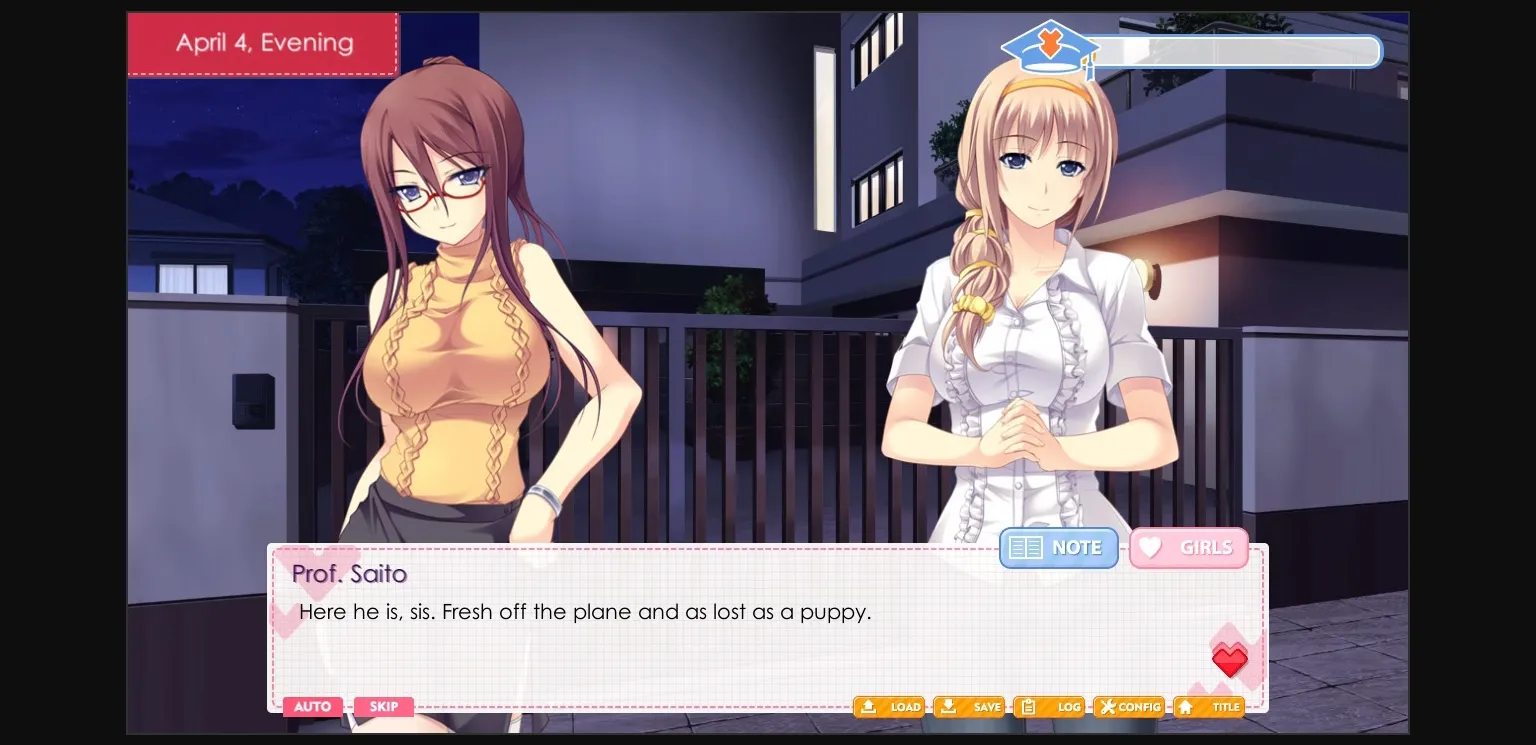Viewport: 1536px width, 745px height.
Task: Return to title screen via the home icon
Action: (1208, 707)
